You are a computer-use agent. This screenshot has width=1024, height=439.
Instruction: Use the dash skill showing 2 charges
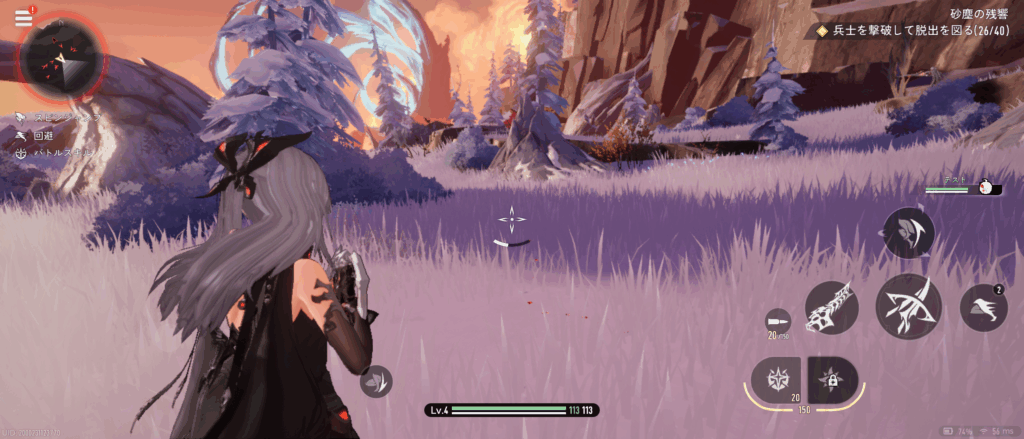(984, 307)
